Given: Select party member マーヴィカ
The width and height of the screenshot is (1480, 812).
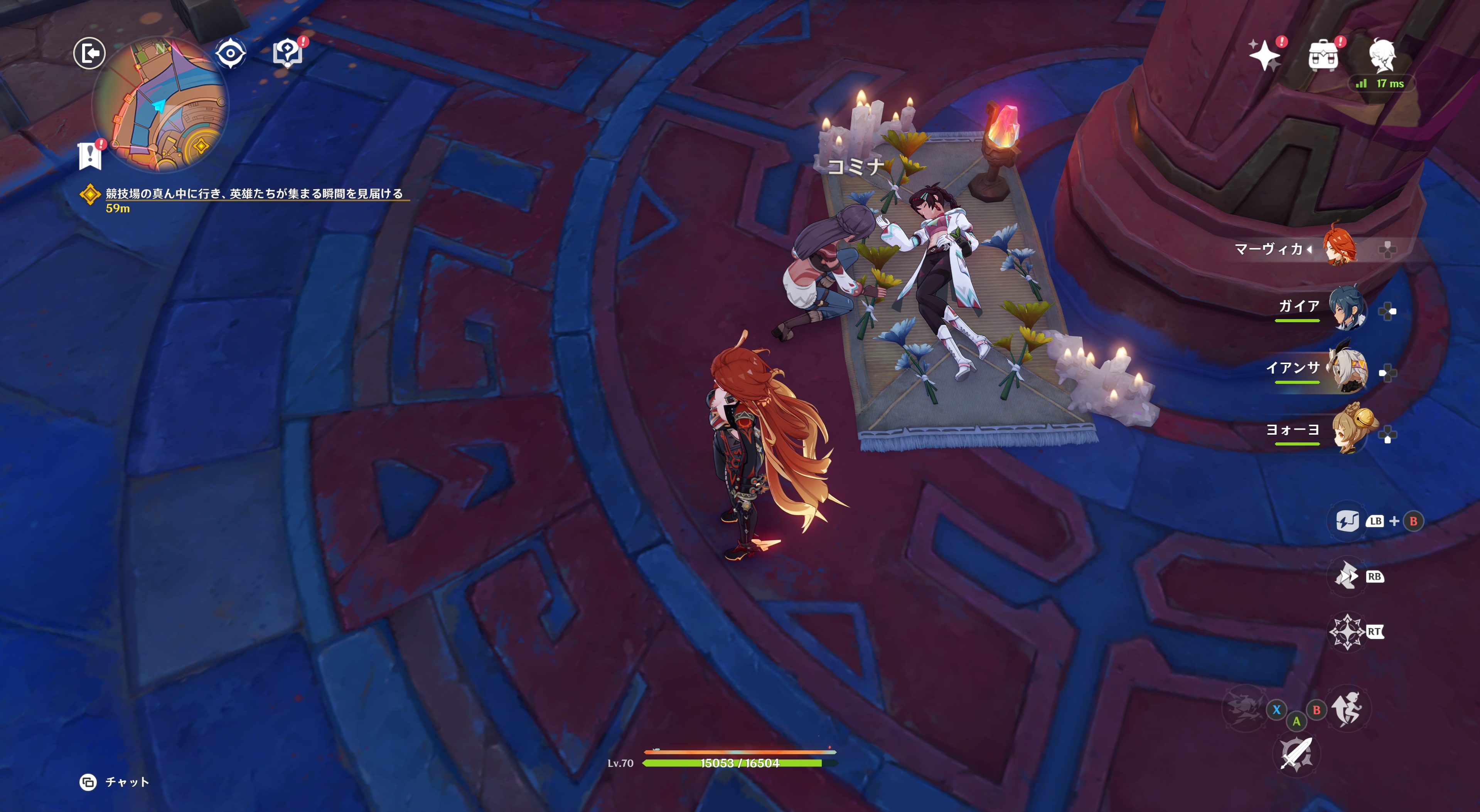Looking at the screenshot, I should (1339, 248).
